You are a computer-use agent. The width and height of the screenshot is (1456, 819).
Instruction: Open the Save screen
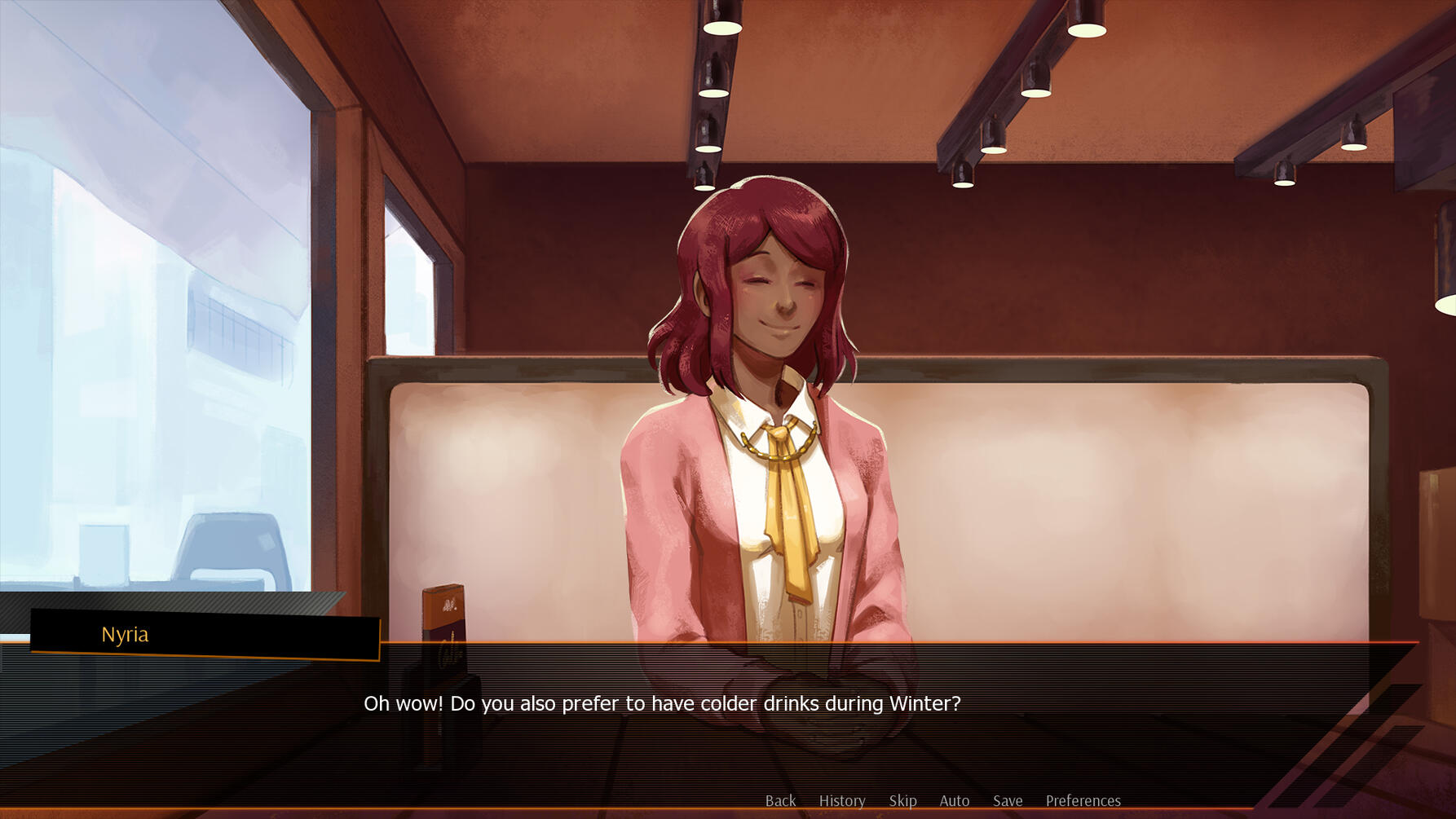pos(1008,800)
